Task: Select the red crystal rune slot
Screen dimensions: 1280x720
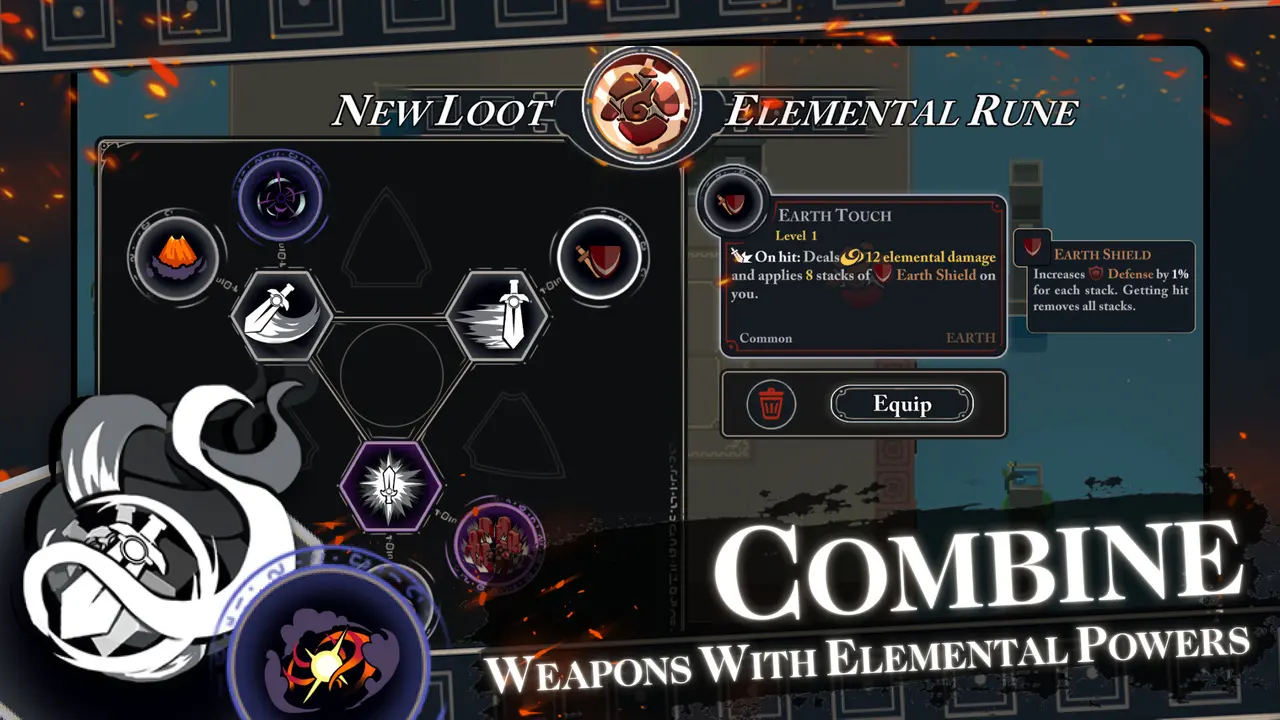Action: pos(499,546)
